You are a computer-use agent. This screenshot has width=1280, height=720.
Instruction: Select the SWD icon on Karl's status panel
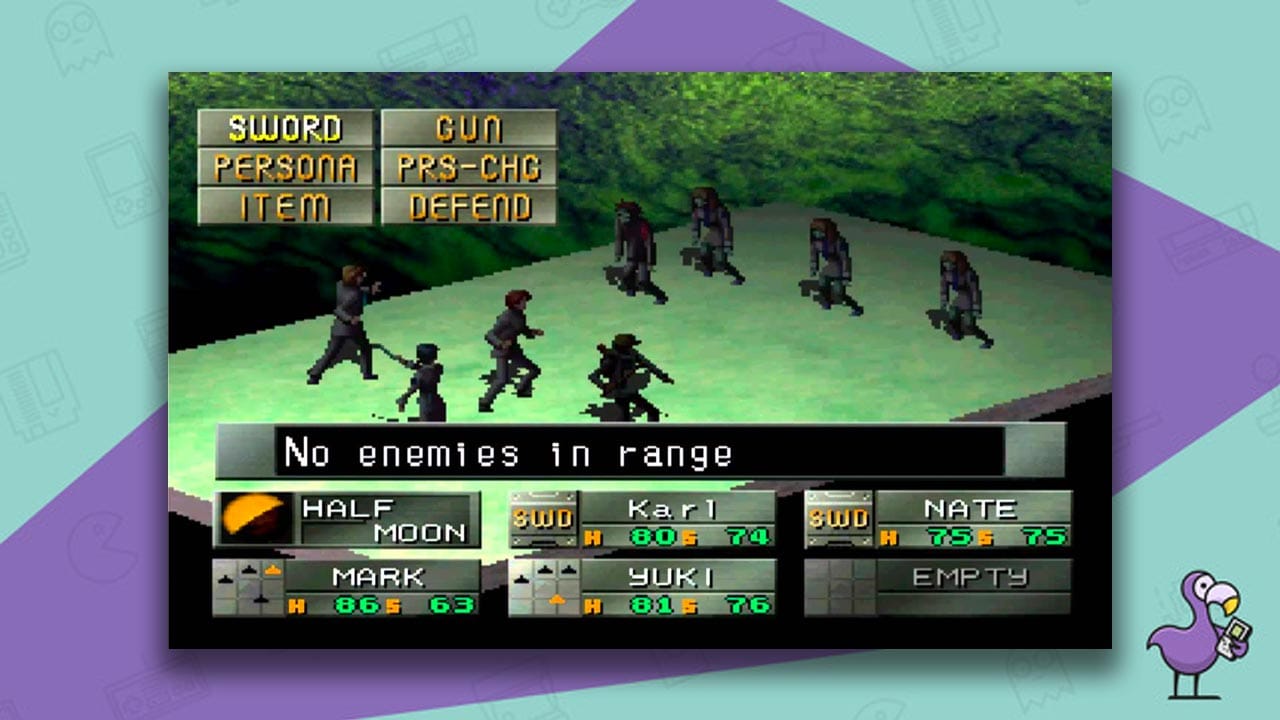(545, 517)
